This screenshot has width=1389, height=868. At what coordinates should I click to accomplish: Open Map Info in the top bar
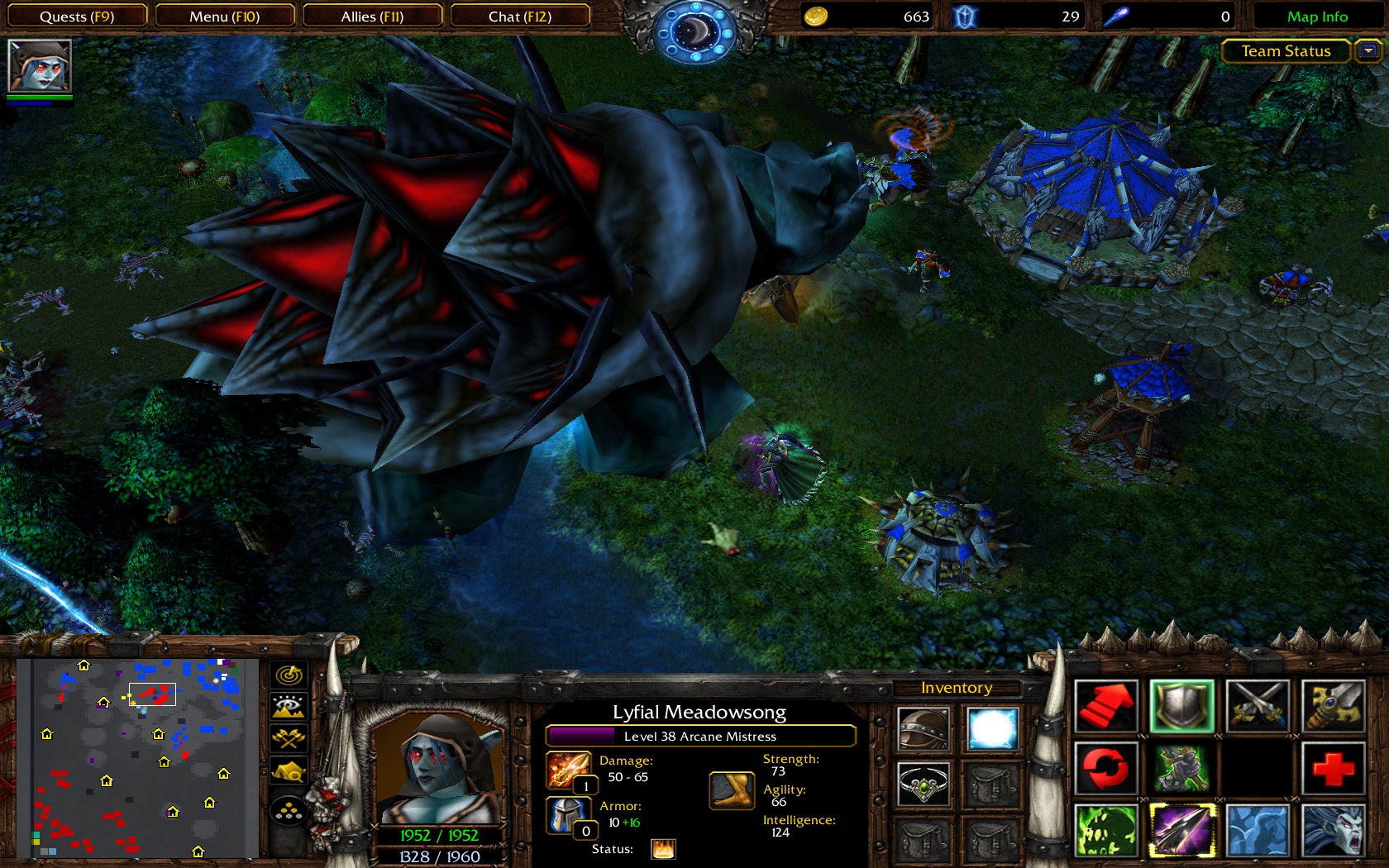1317,17
